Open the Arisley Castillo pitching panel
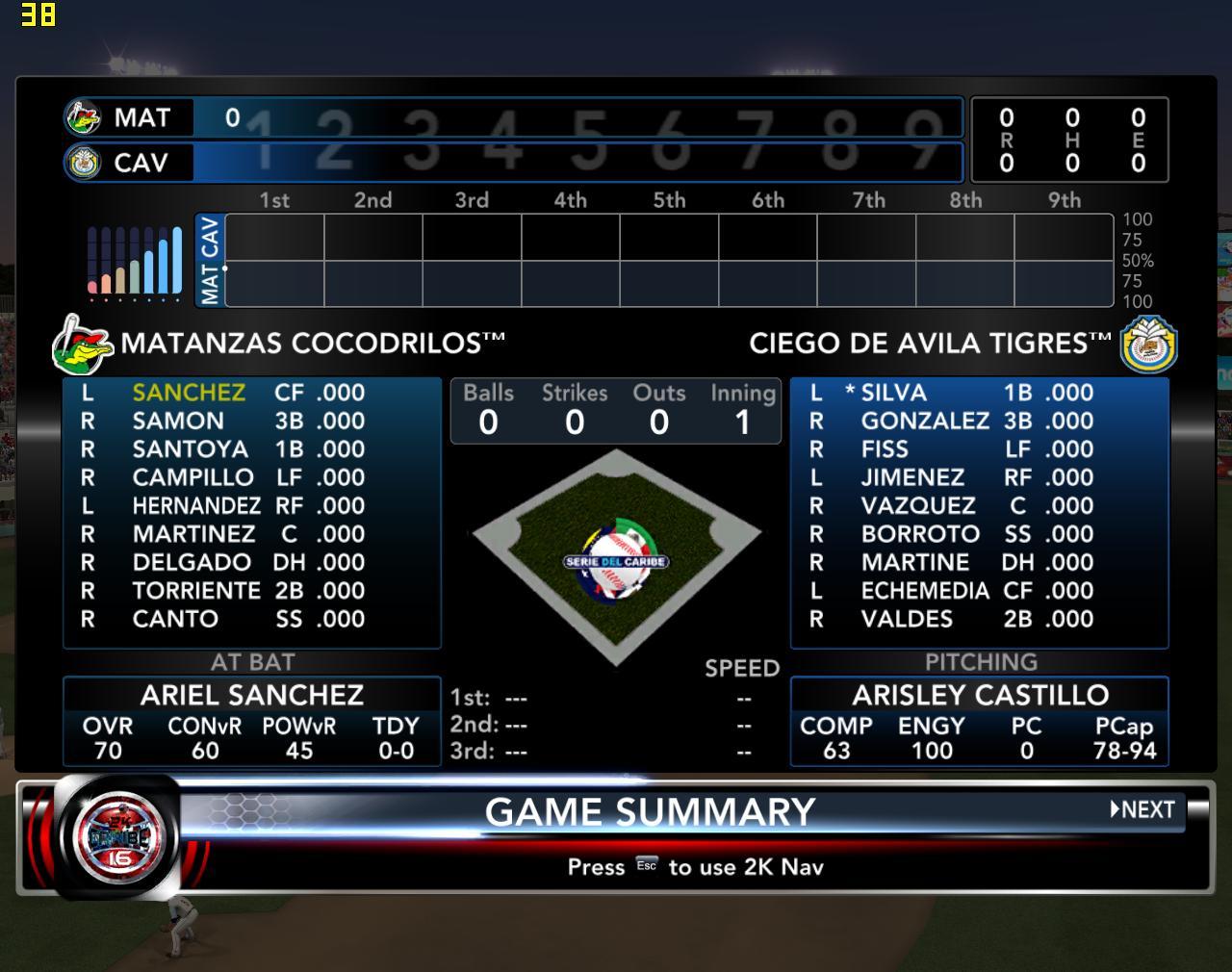 (979, 721)
